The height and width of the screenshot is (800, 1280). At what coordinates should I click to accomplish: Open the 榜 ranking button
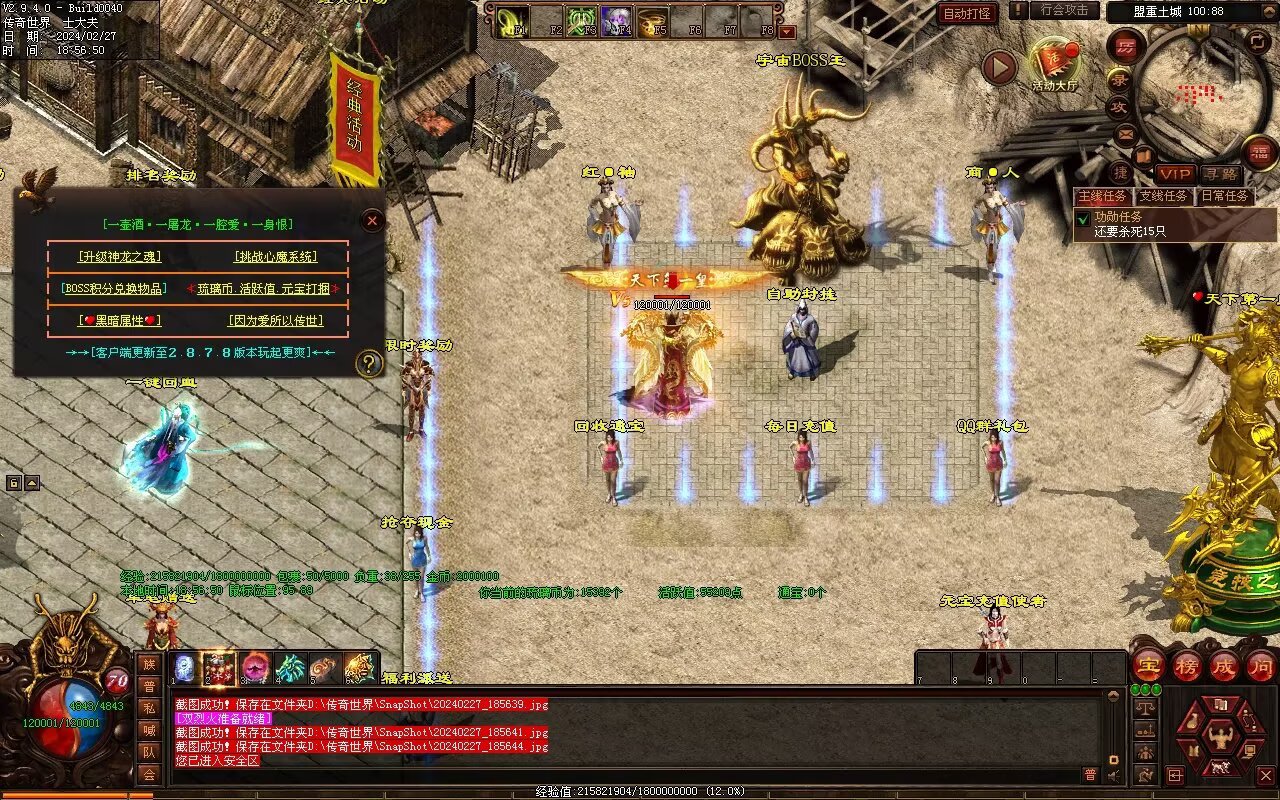click(x=1187, y=665)
